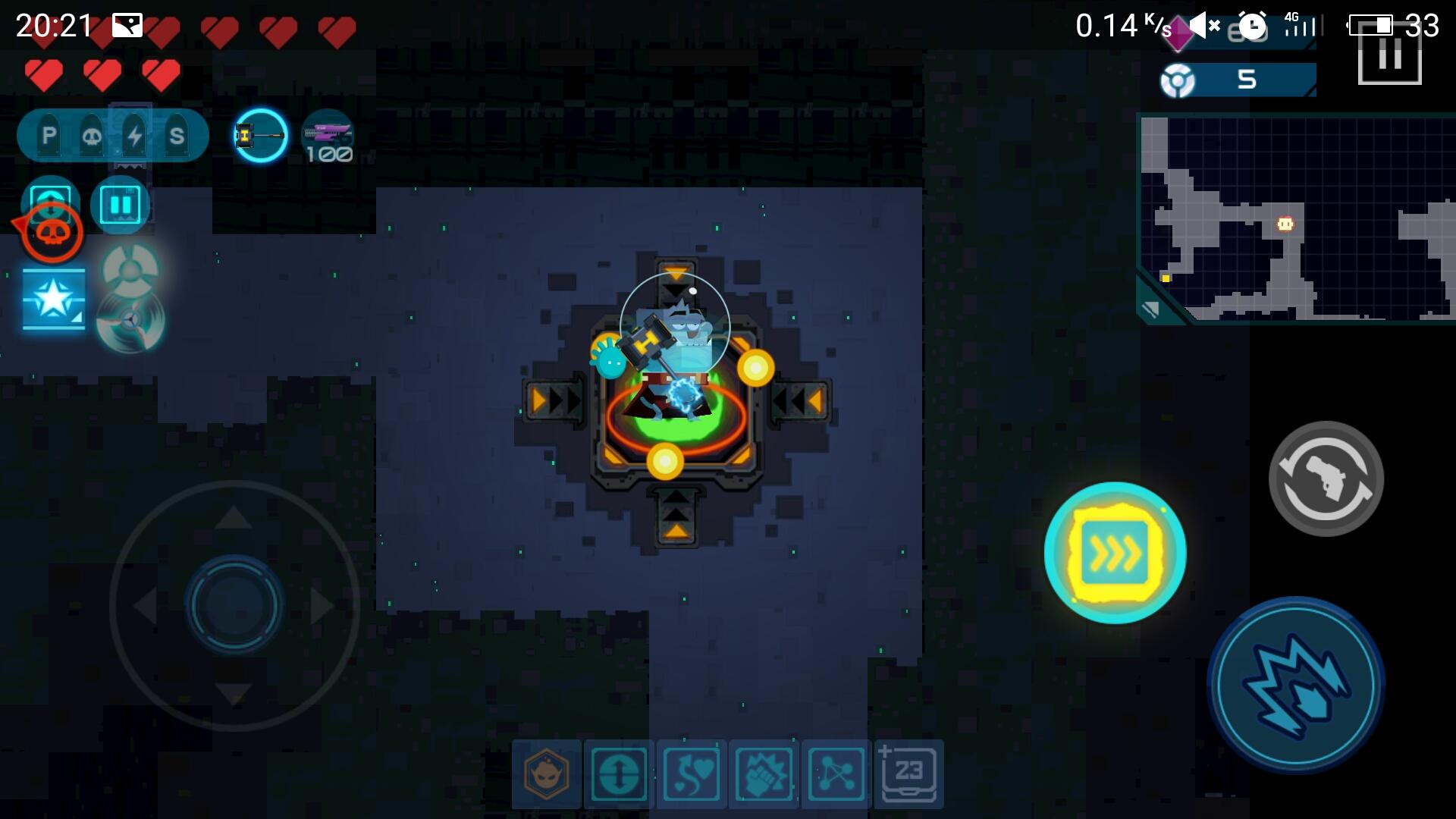Select the P tombstone tab
The image size is (1456, 819).
coord(49,135)
